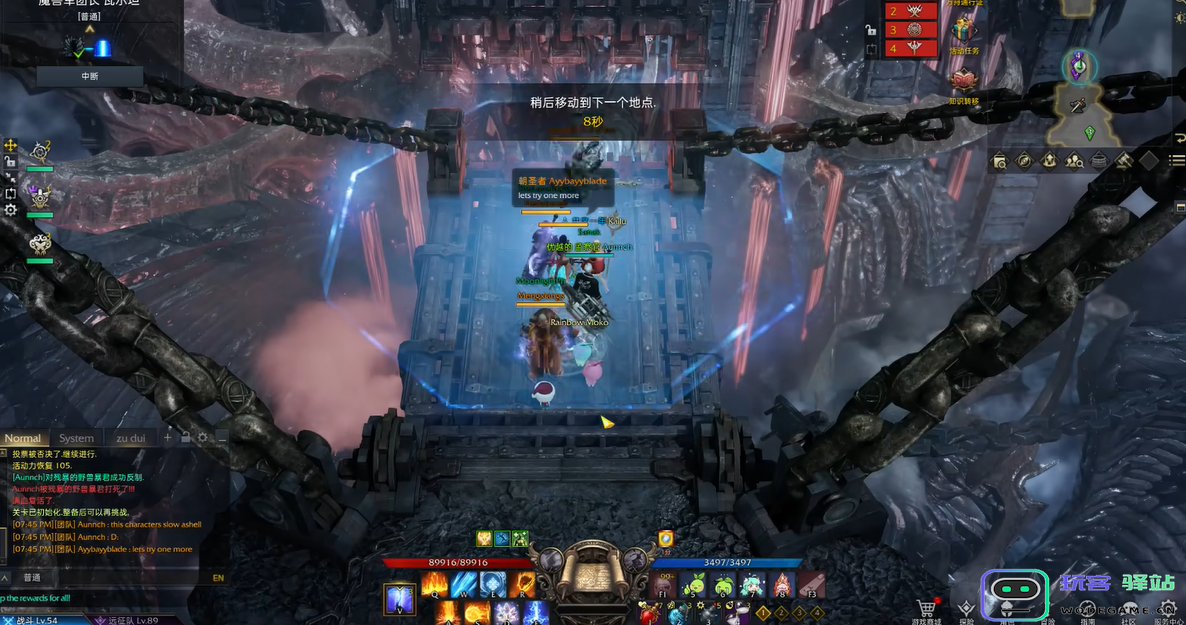Select the Normal chat tab
Viewport: 1186px width, 625px height.
(23, 438)
